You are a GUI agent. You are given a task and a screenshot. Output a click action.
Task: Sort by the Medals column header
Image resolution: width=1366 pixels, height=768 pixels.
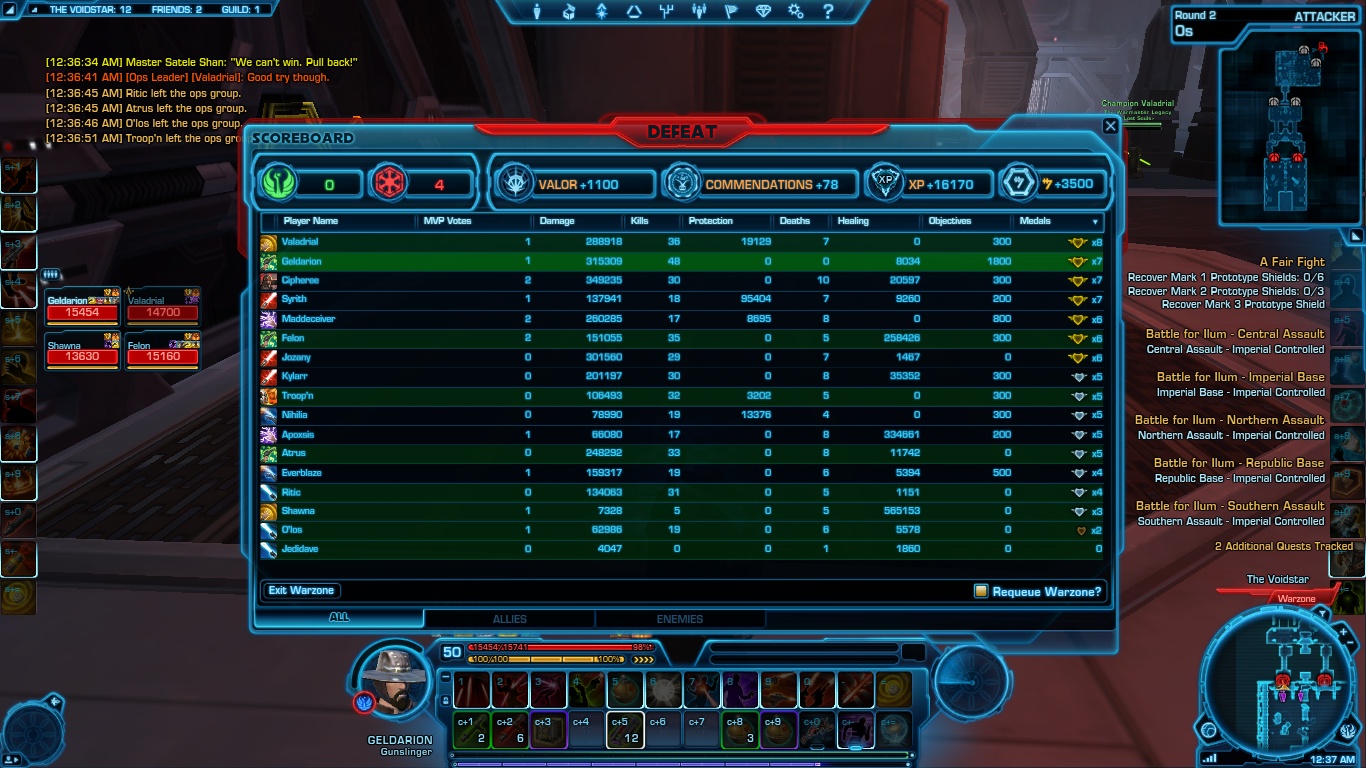click(x=1035, y=221)
